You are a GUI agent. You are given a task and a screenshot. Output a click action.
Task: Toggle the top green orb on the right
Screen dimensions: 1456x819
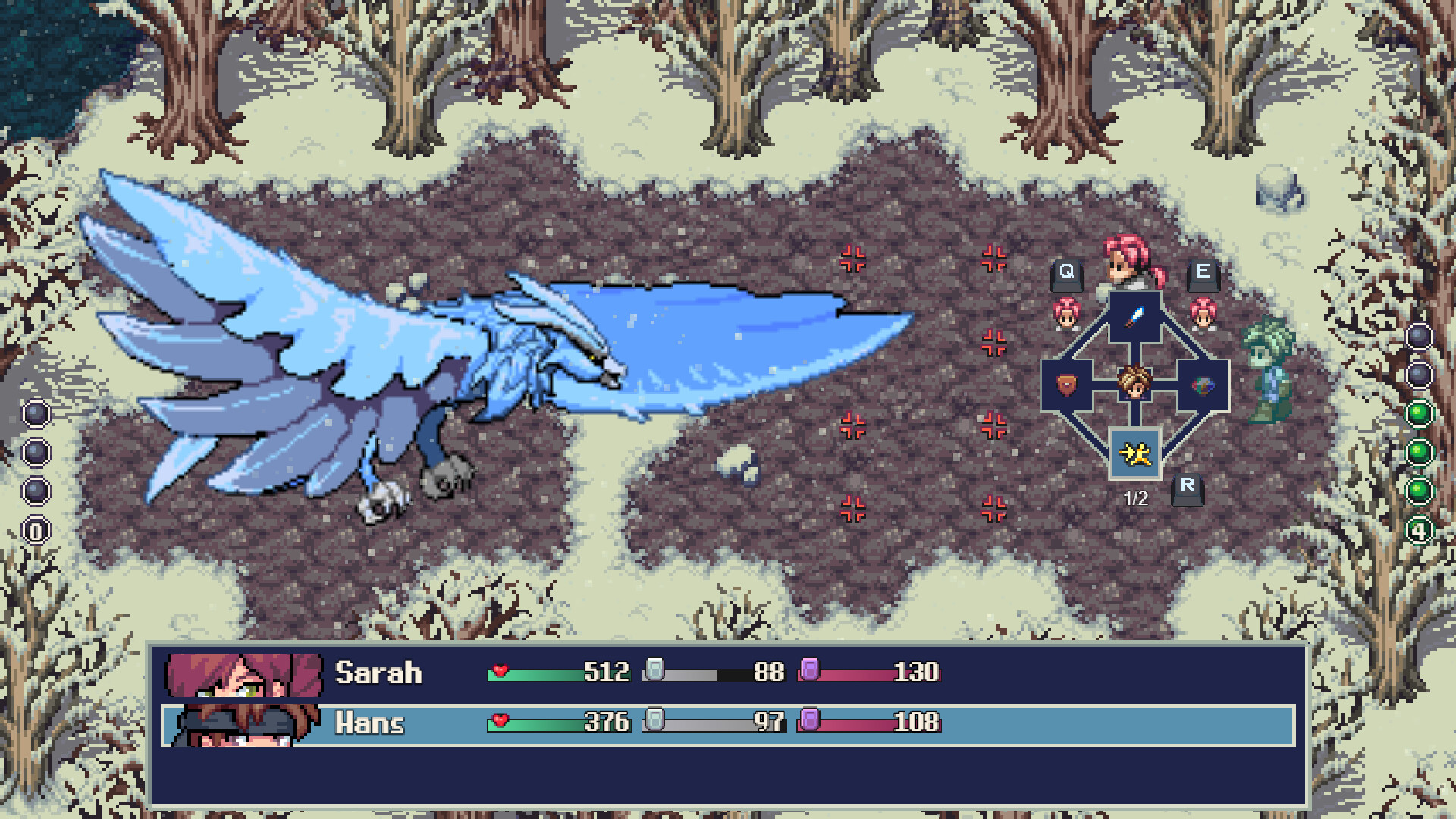[1420, 412]
